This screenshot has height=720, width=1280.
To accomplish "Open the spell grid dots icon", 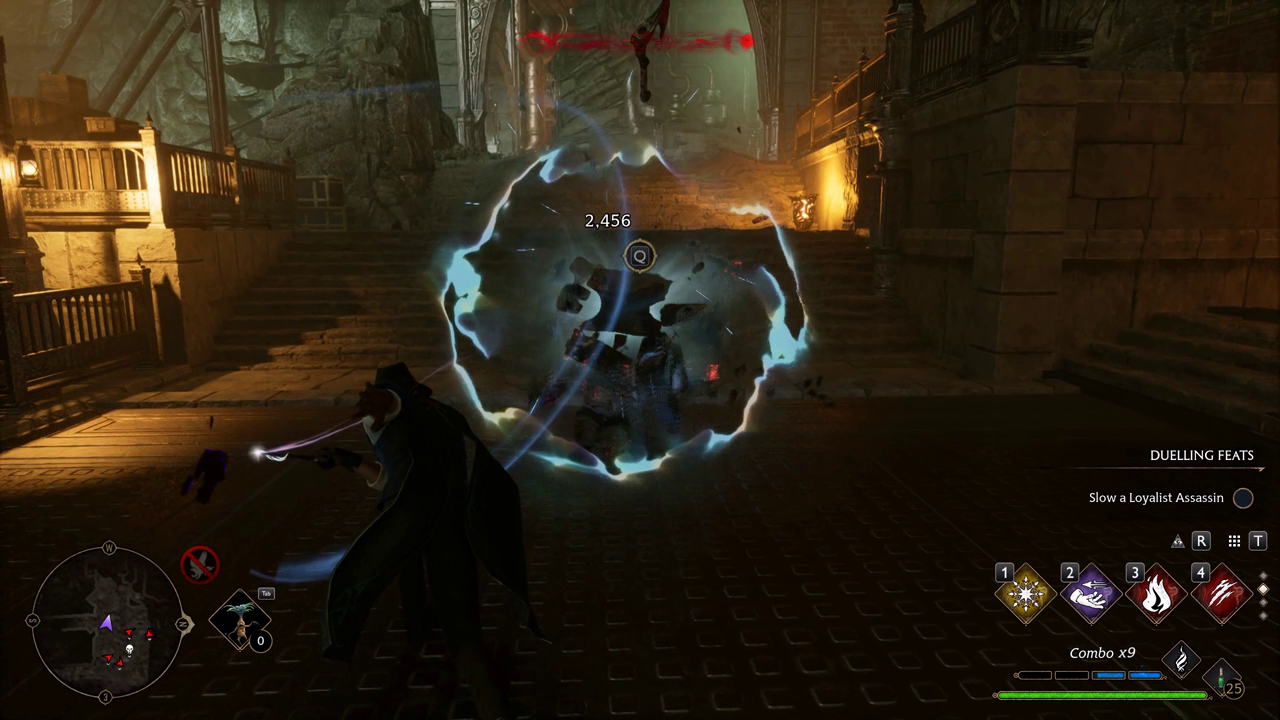I will point(1234,541).
